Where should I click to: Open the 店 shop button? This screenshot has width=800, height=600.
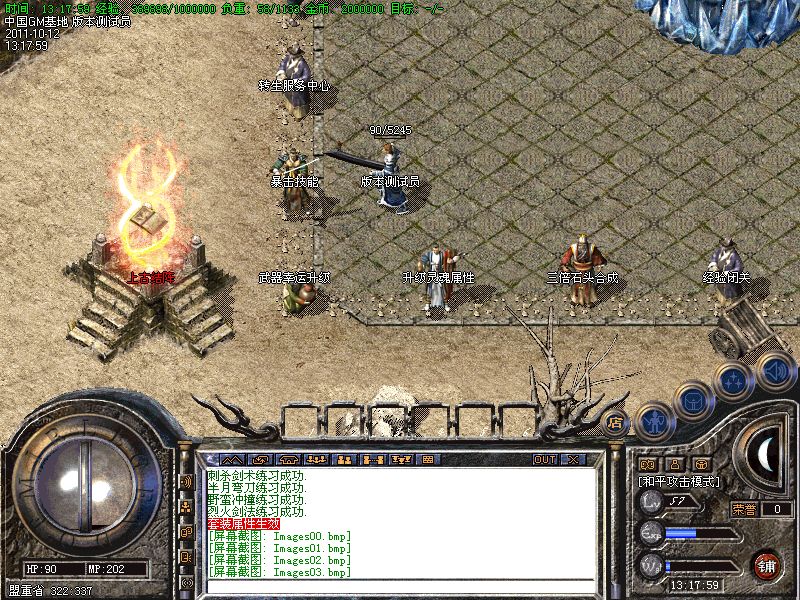[x=616, y=422]
